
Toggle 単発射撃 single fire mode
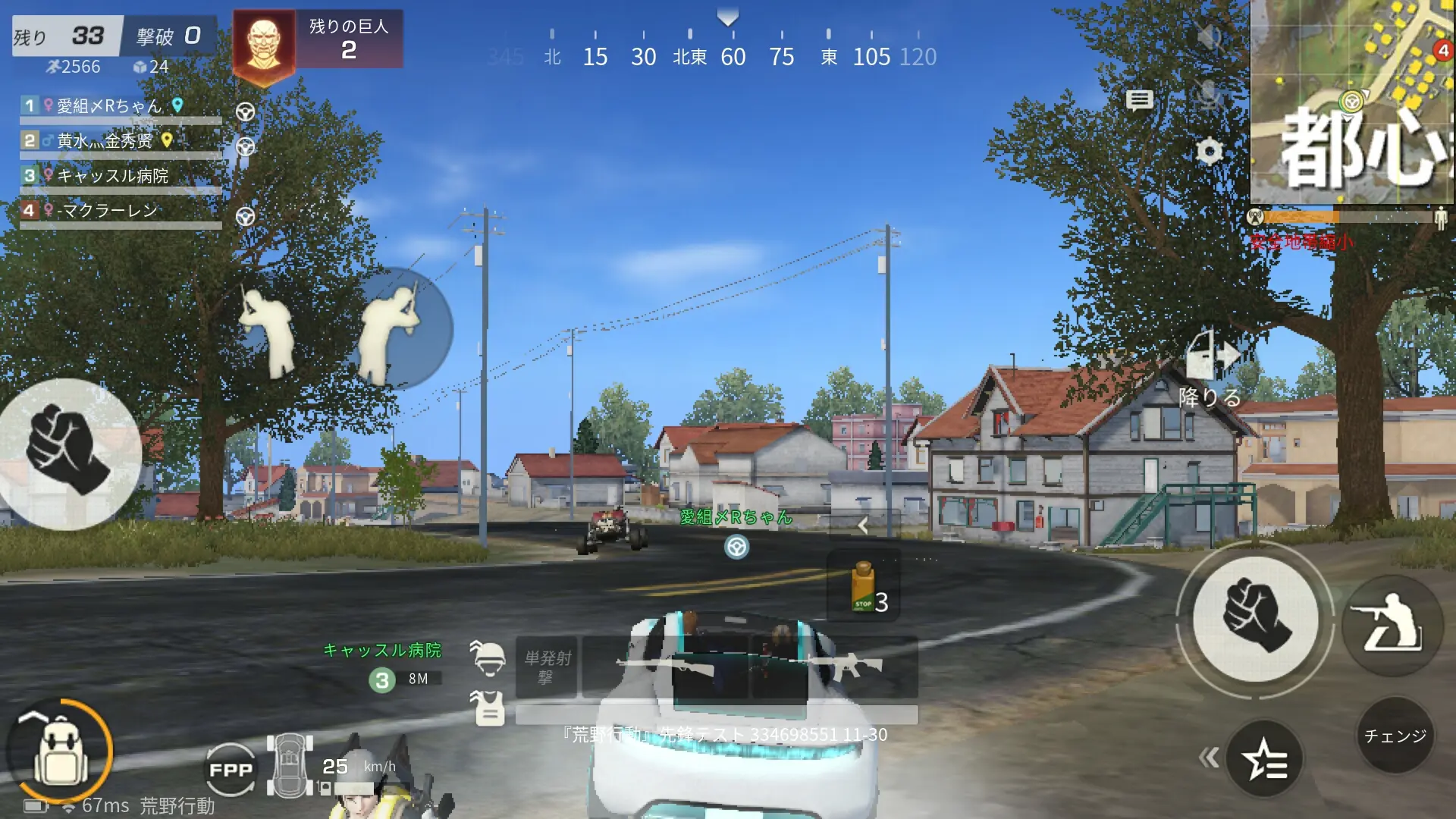pyautogui.click(x=547, y=667)
